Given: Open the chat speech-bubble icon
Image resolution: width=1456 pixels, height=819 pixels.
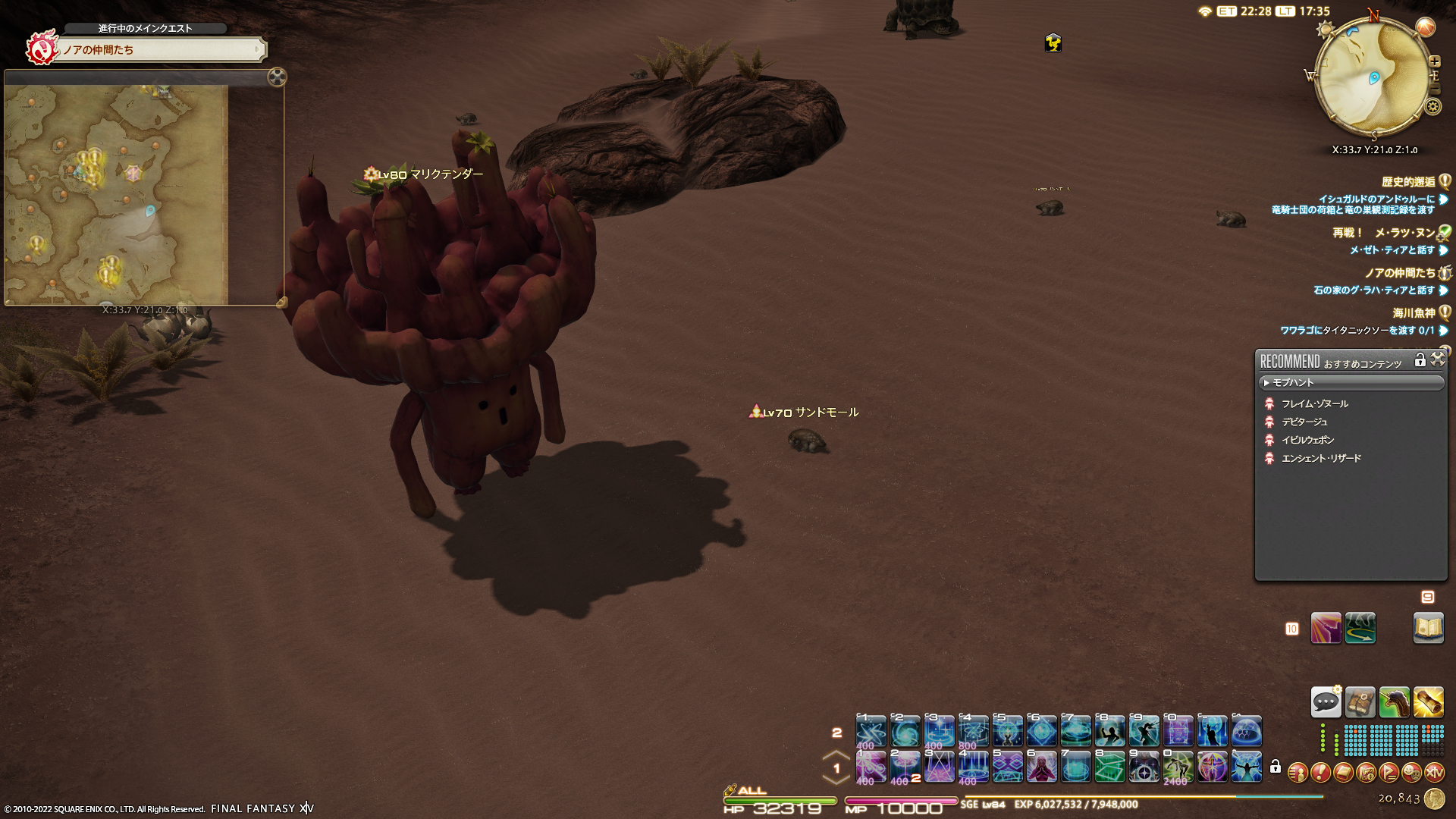Looking at the screenshot, I should 1326,702.
